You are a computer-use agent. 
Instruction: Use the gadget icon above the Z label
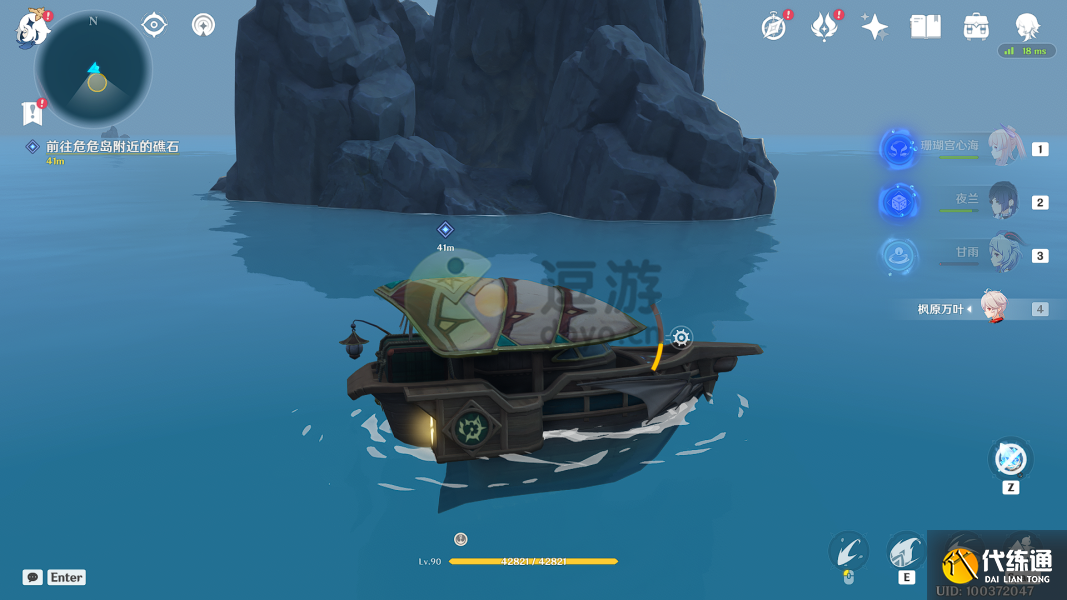(1010, 459)
